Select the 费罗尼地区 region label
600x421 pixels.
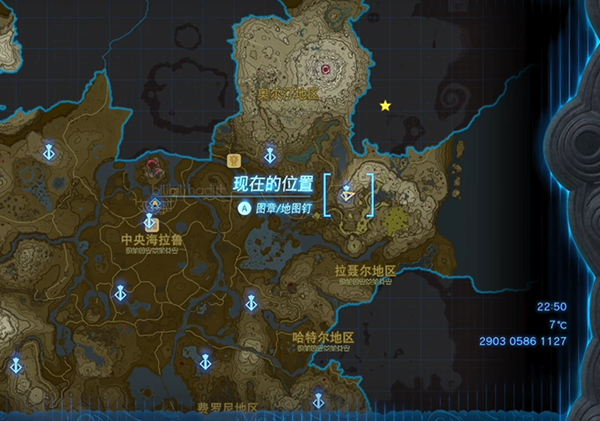(x=227, y=408)
